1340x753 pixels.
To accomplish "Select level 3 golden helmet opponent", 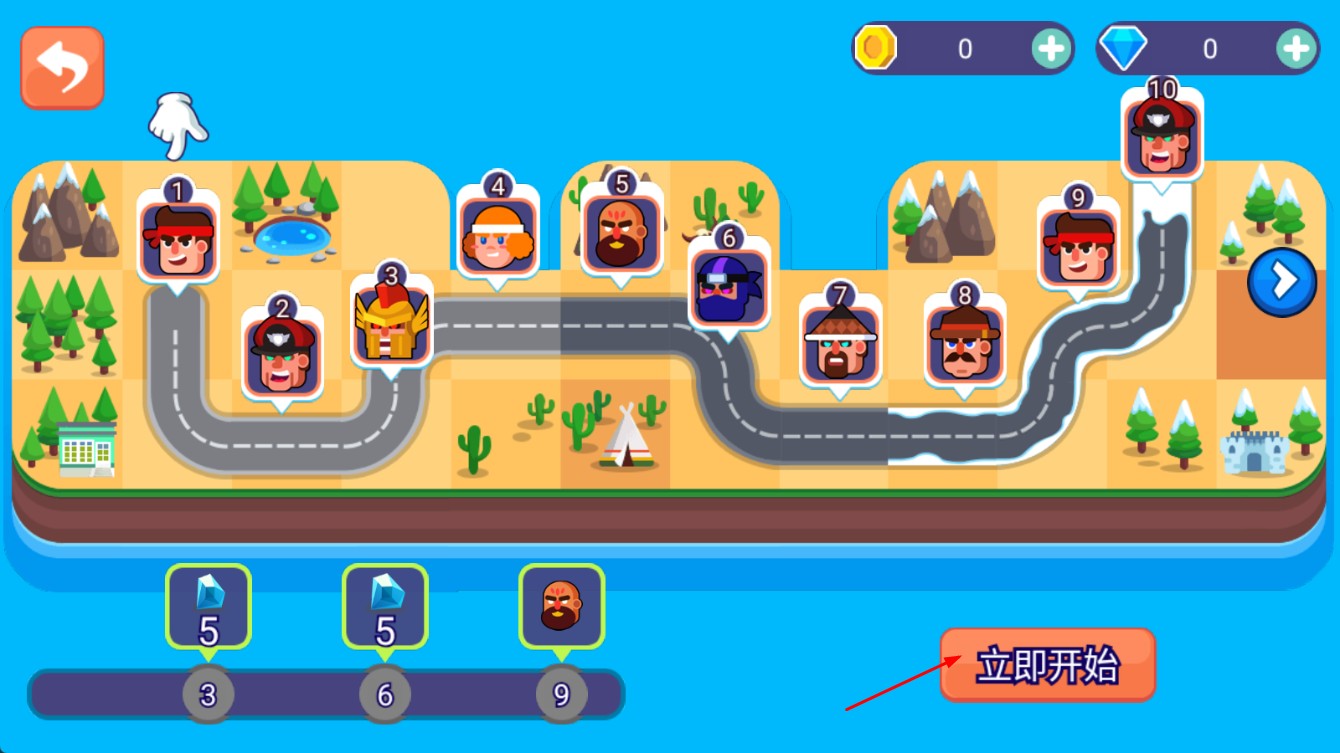I will (392, 322).
